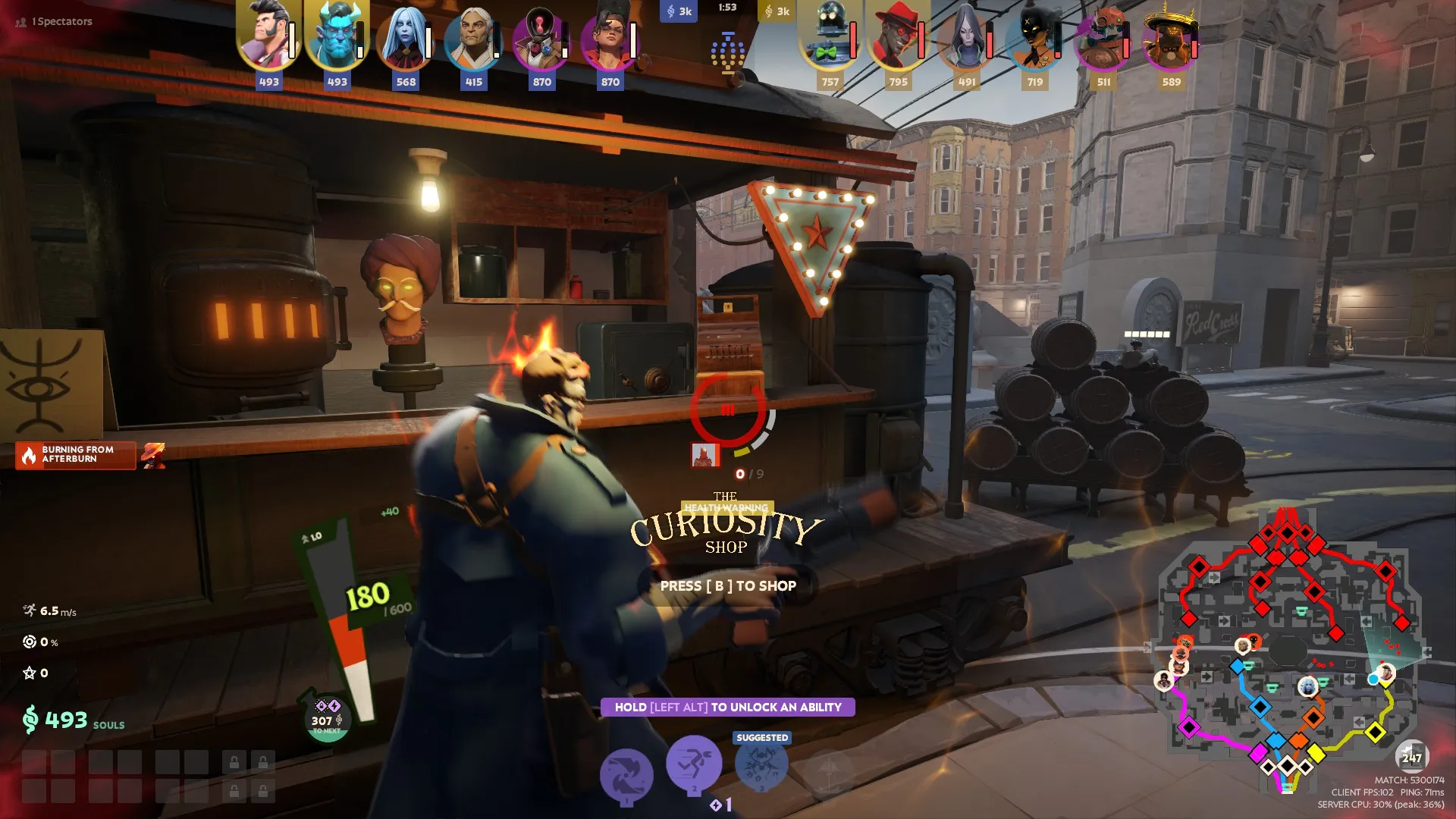The image size is (1456, 819).
Task: Activate the swirling vortex ability
Action: click(626, 775)
